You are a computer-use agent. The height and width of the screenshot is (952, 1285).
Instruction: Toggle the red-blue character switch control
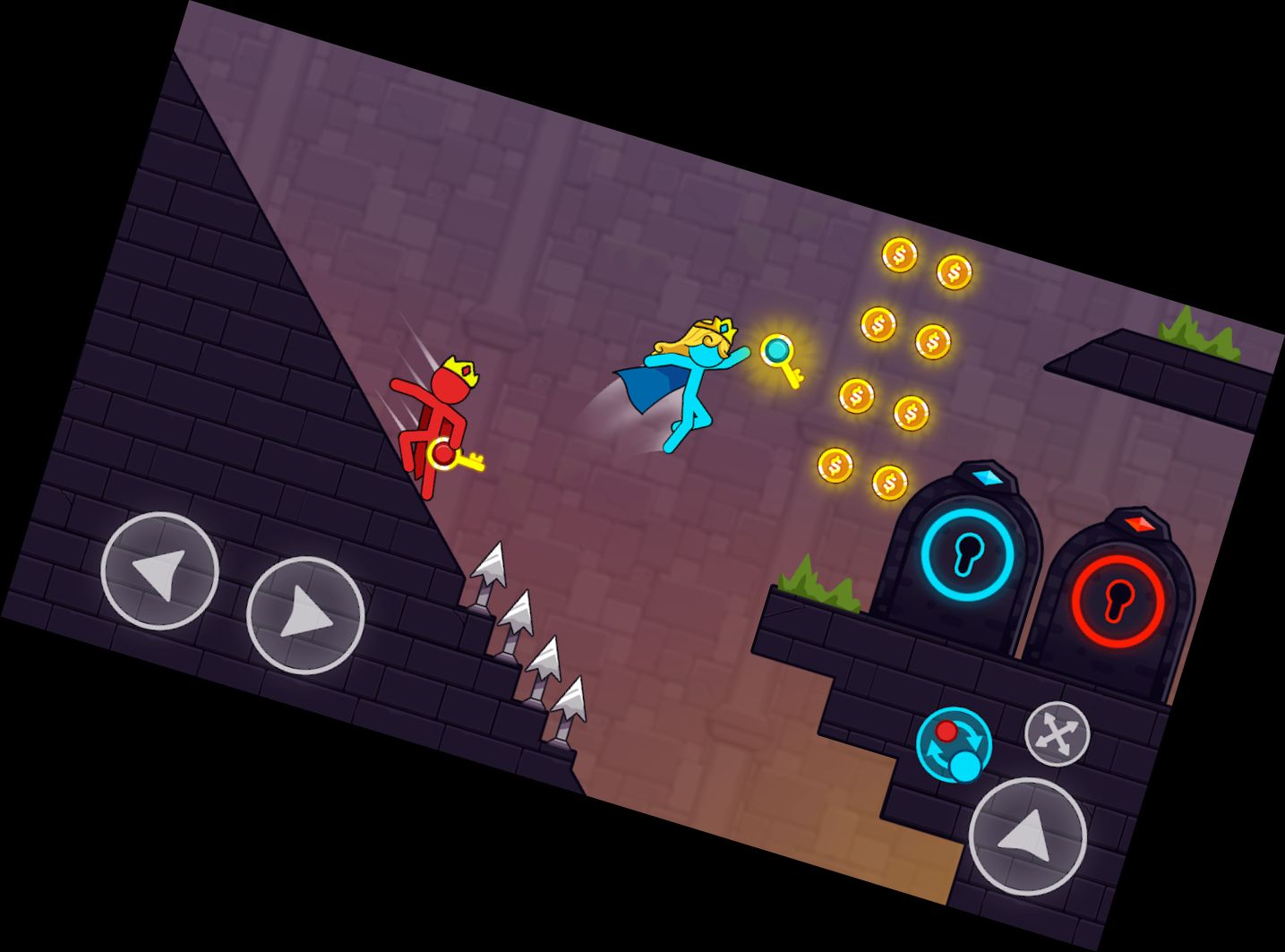(x=955, y=743)
